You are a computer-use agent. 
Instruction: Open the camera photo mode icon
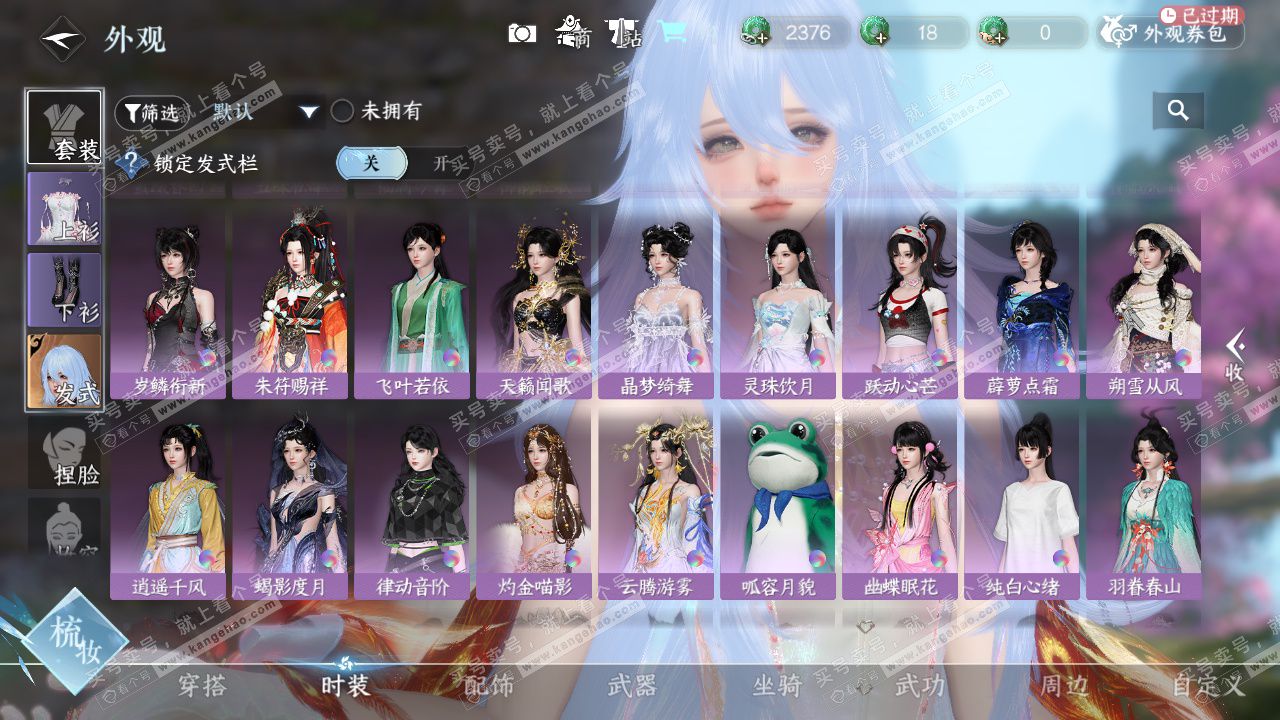(x=522, y=33)
